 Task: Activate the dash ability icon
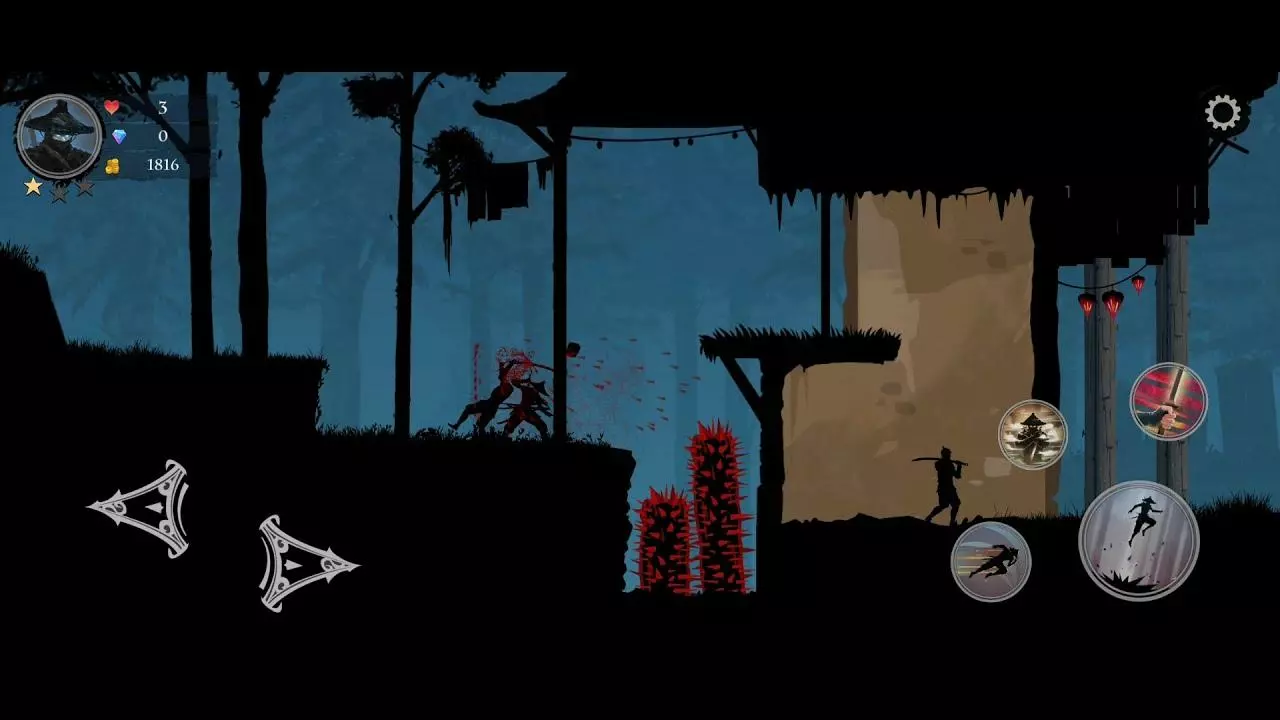click(991, 561)
